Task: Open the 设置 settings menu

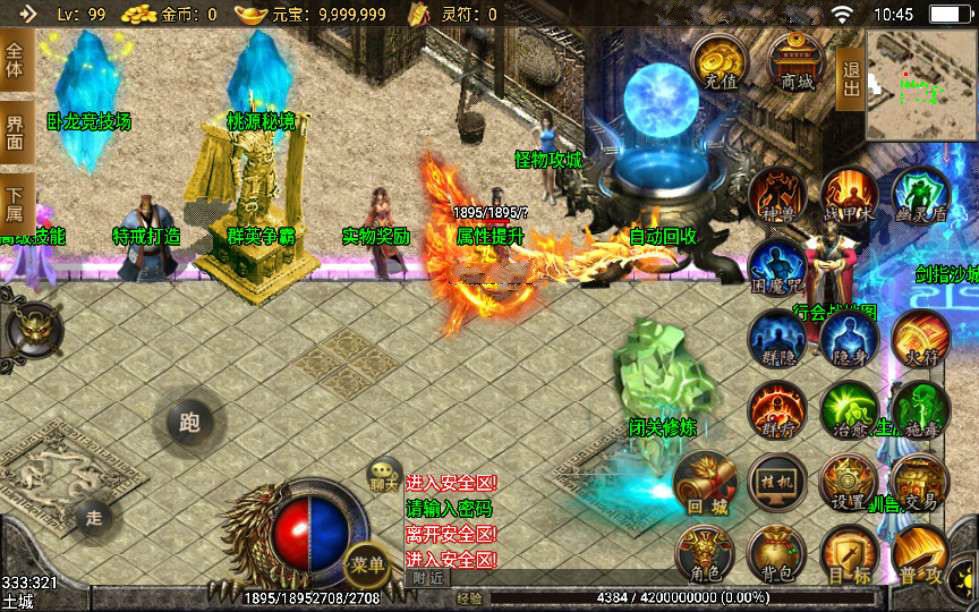Action: [848, 482]
